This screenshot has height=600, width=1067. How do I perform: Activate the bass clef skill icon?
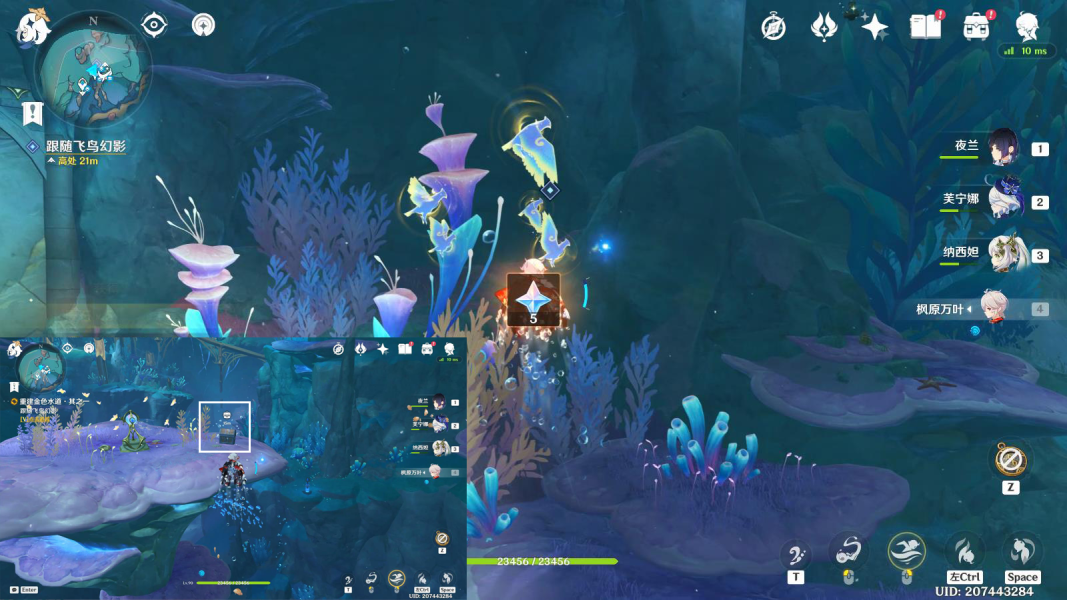tap(796, 553)
